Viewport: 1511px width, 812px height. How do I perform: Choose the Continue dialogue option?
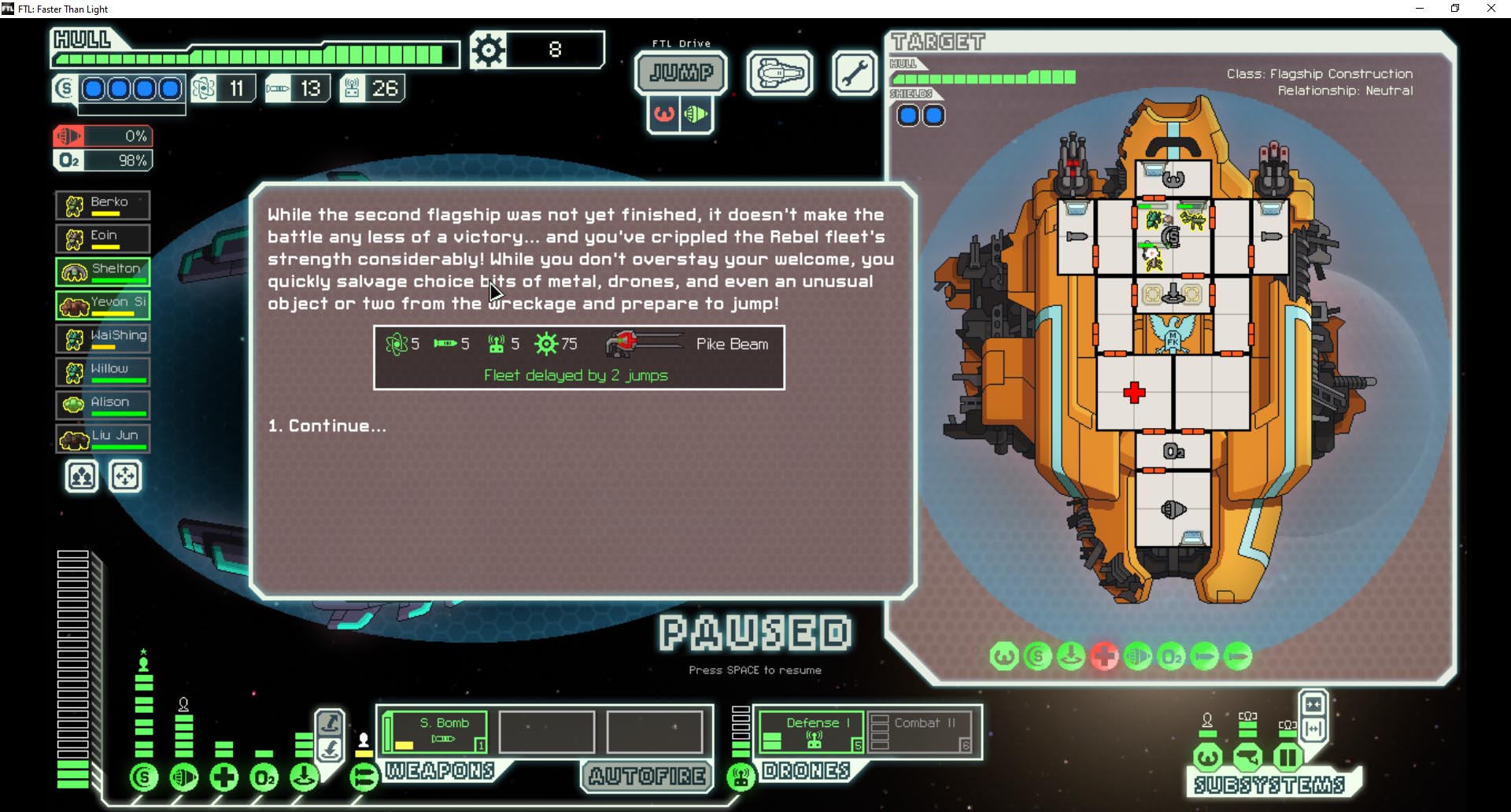pos(327,426)
